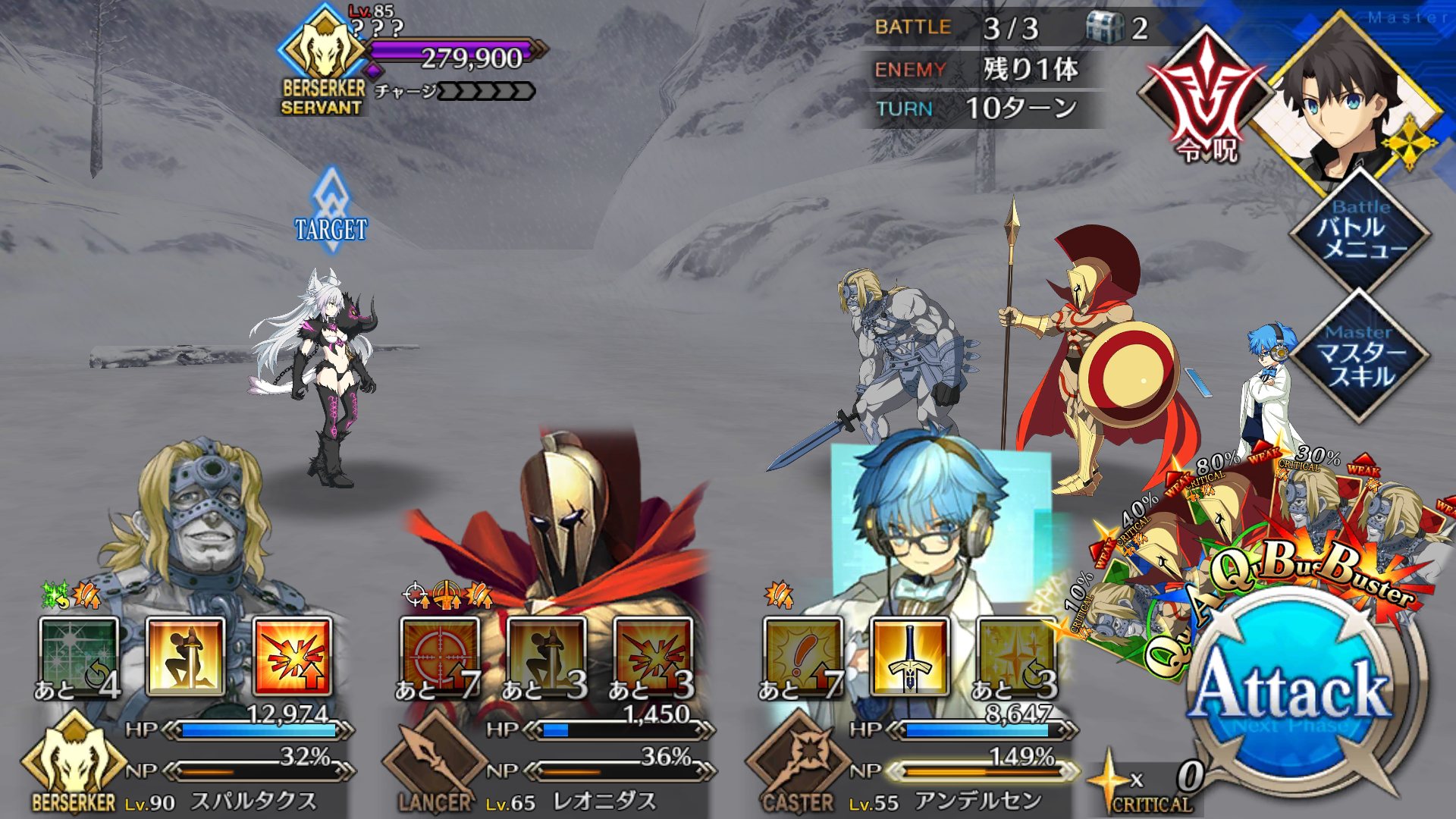This screenshot has height=819, width=1456.
Task: Open the Battle Menu
Action: click(x=1361, y=228)
